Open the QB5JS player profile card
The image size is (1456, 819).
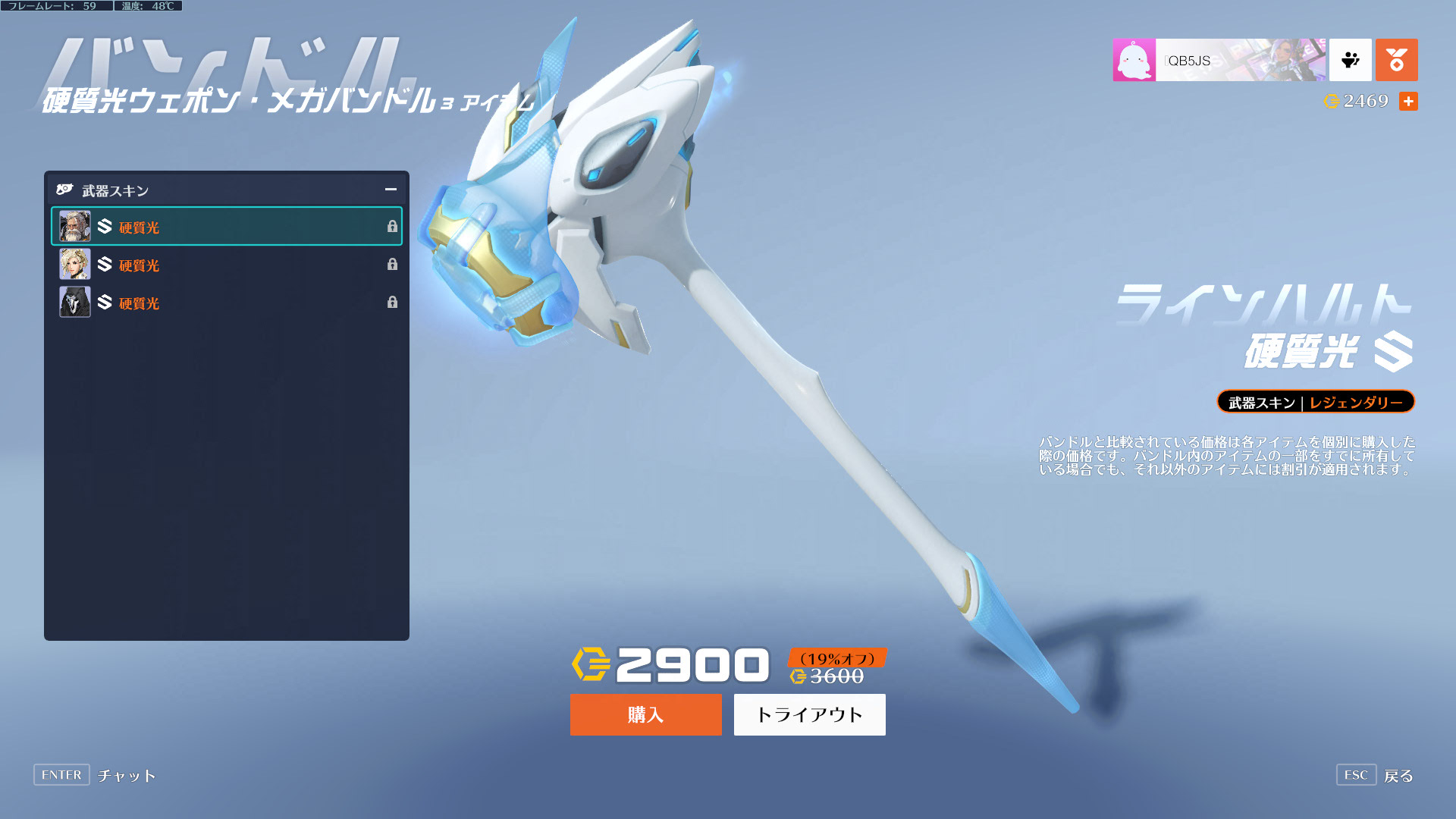pos(1219,60)
